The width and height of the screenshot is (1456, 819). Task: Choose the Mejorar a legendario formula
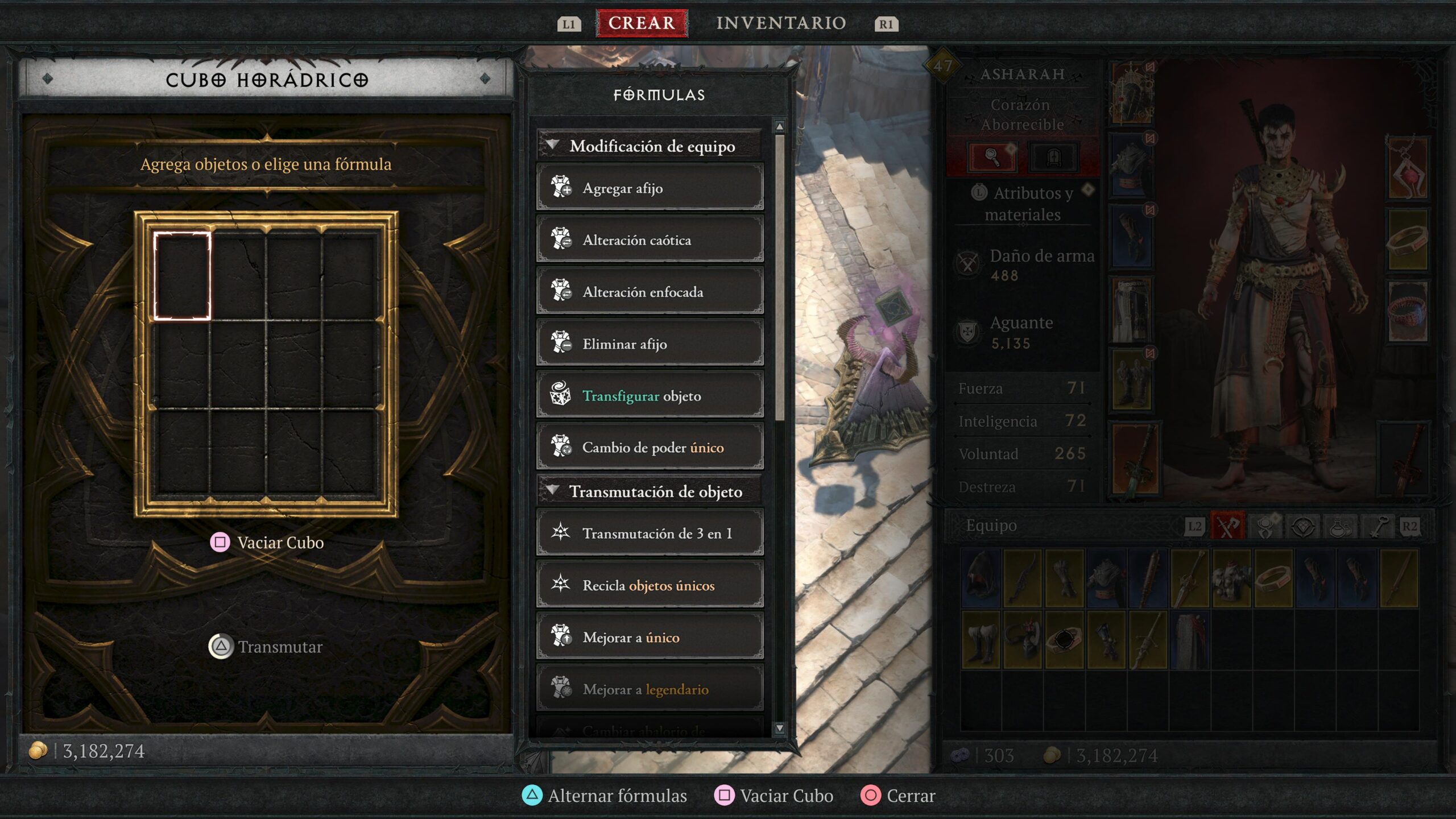[x=650, y=689]
